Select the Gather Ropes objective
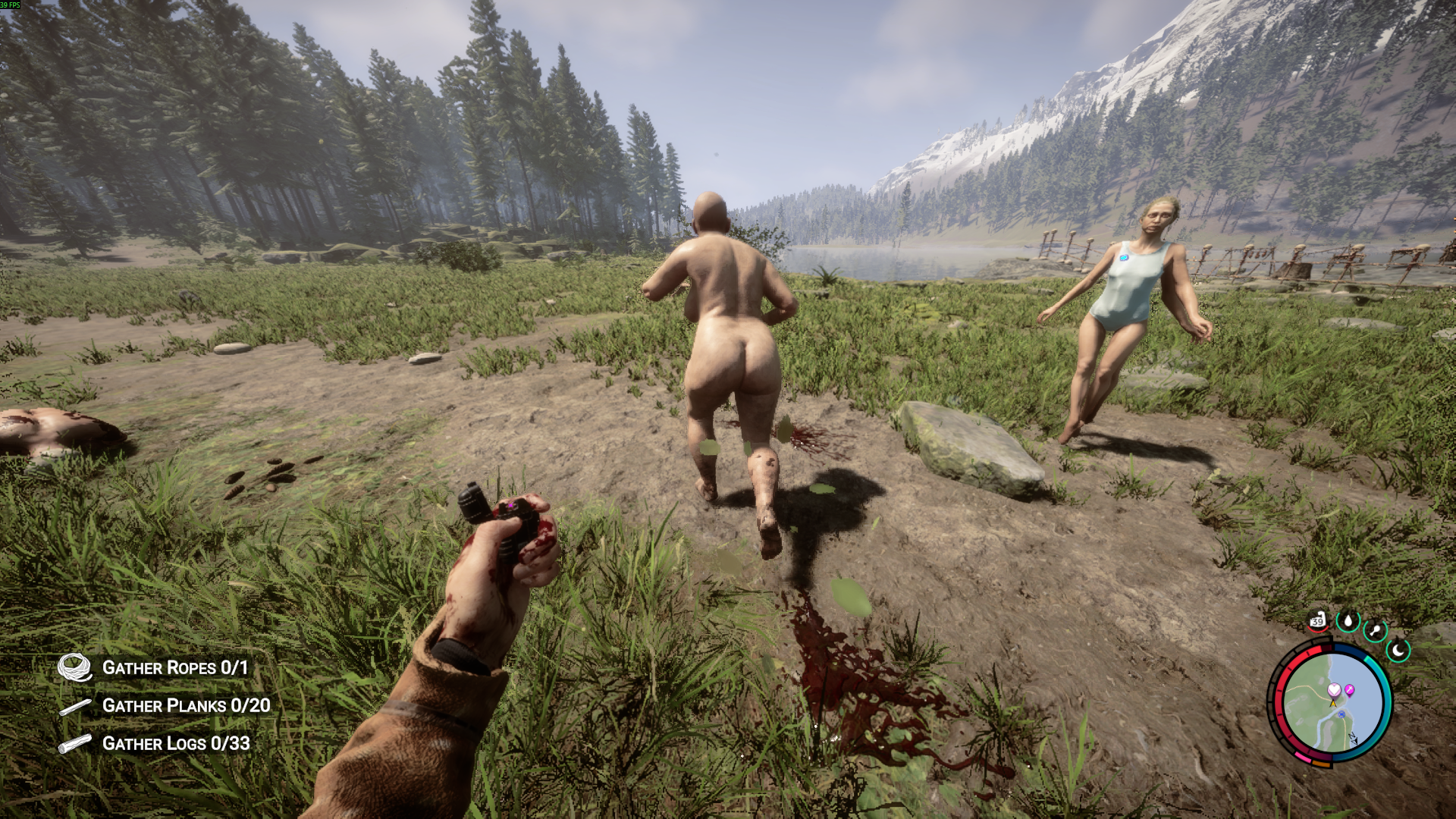1456x819 pixels. click(174, 668)
